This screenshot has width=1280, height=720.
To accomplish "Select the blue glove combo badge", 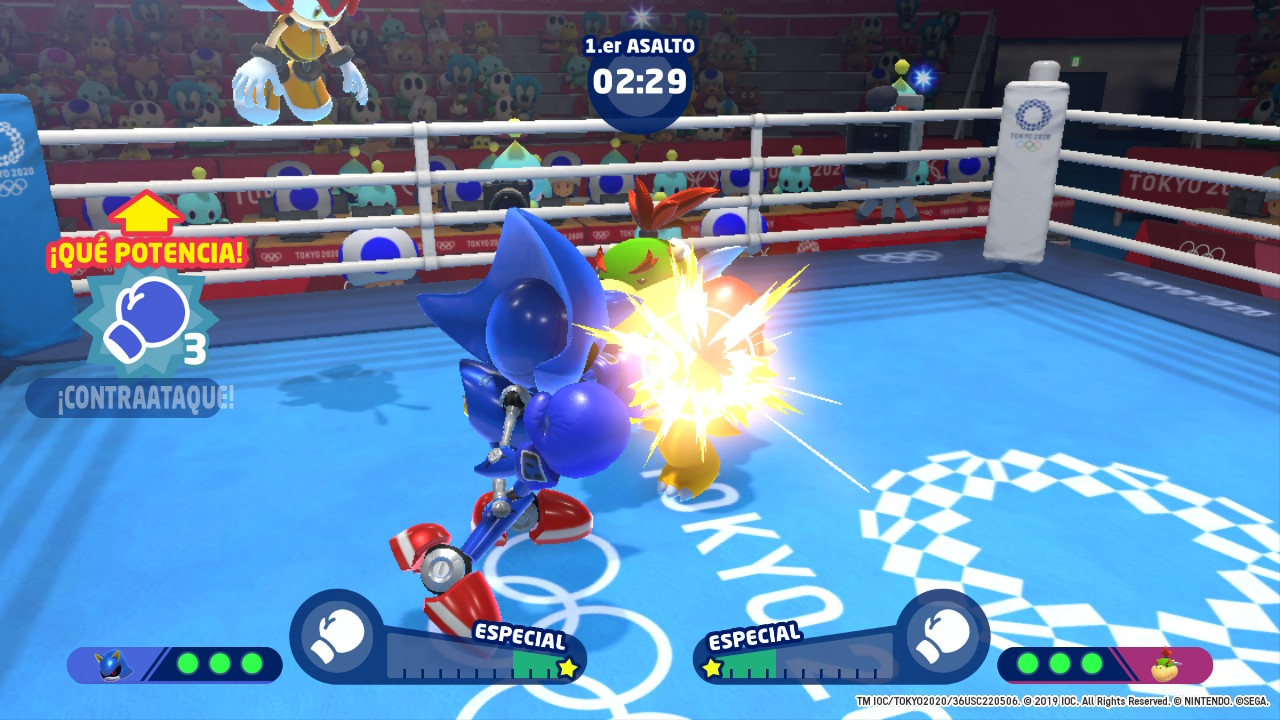I will pyautogui.click(x=144, y=320).
